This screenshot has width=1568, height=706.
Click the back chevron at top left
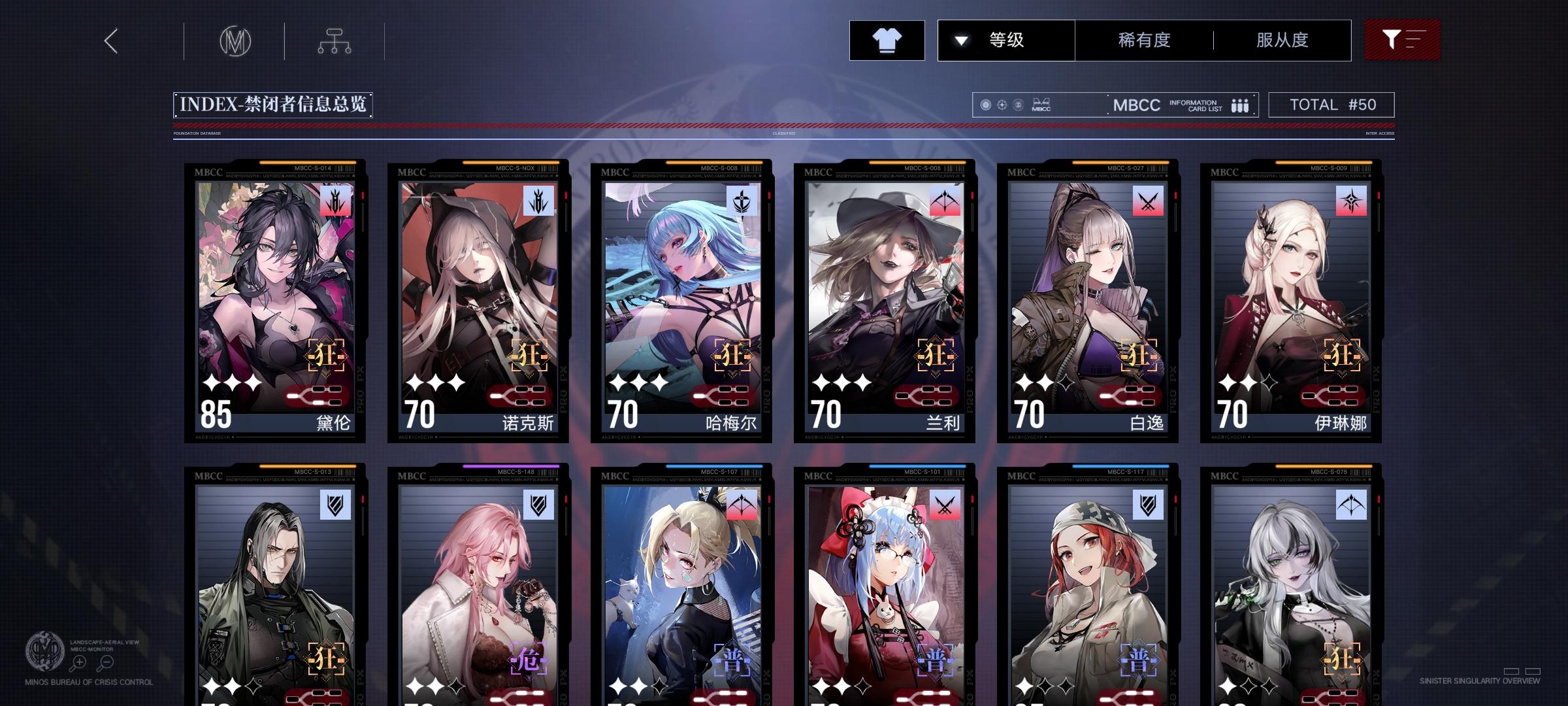(x=110, y=41)
